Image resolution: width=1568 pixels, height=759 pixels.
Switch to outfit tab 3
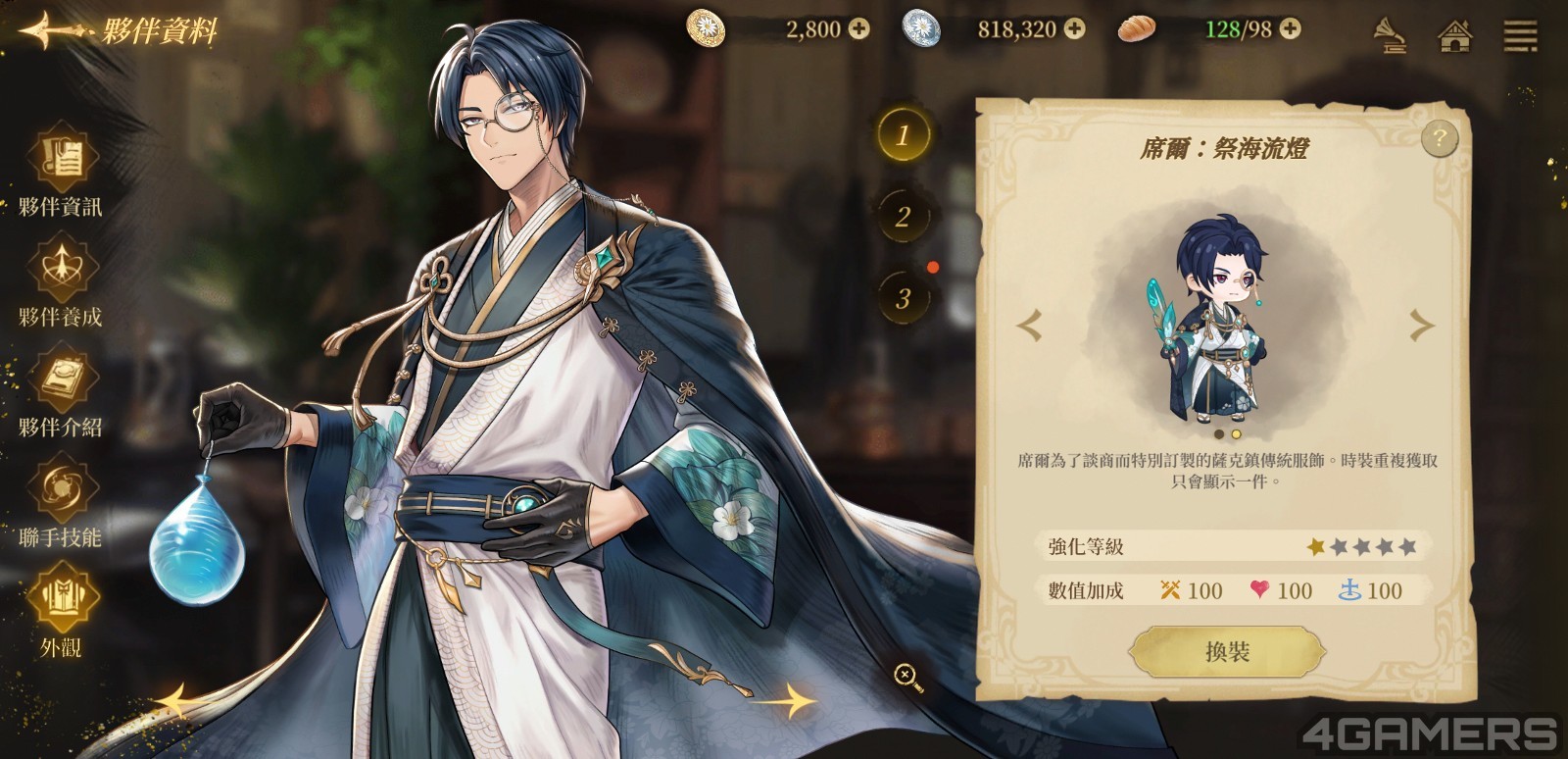click(x=903, y=297)
